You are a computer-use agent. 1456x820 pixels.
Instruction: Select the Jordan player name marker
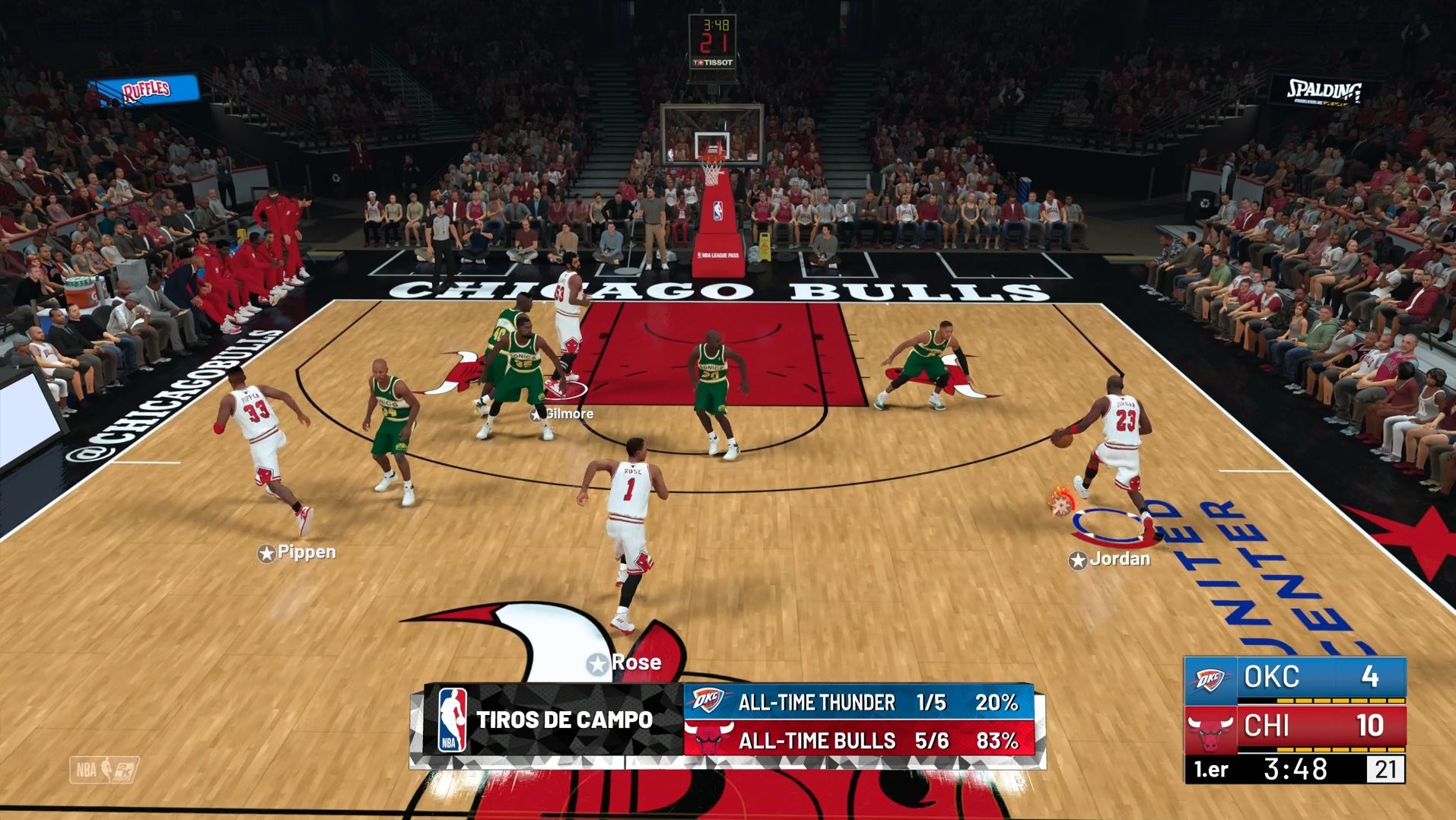1110,560
